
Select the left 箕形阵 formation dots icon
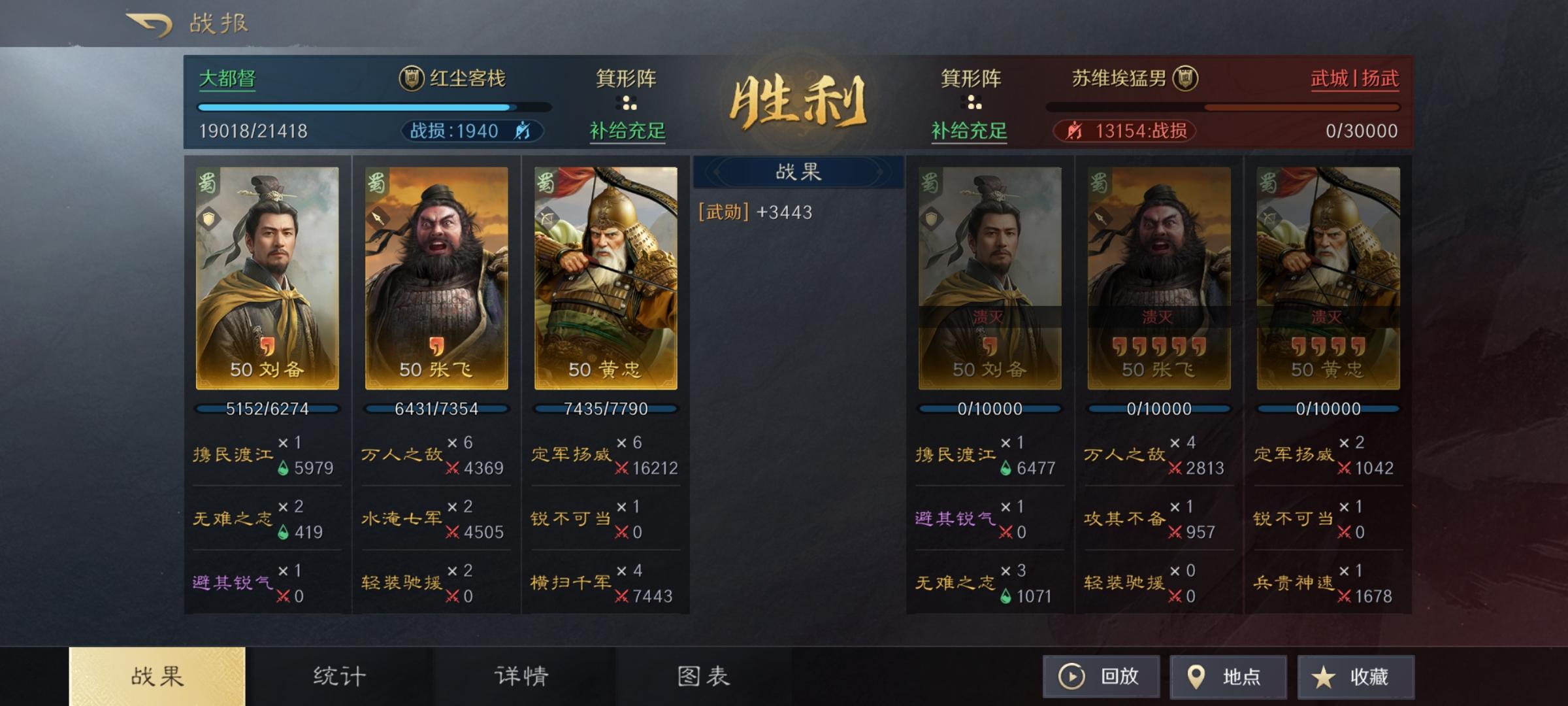tap(626, 101)
